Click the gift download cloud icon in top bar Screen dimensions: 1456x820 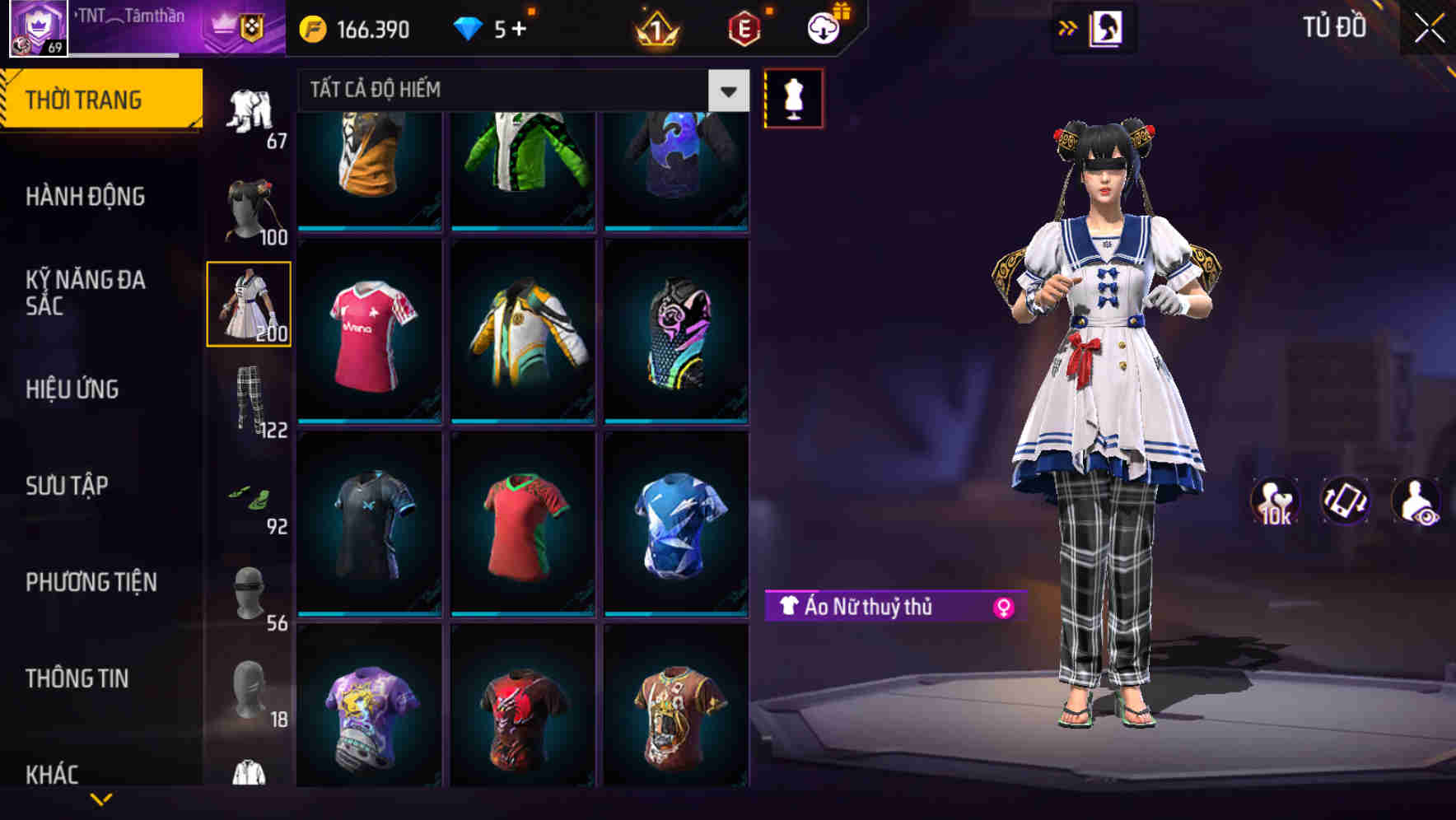pyautogui.click(x=821, y=28)
